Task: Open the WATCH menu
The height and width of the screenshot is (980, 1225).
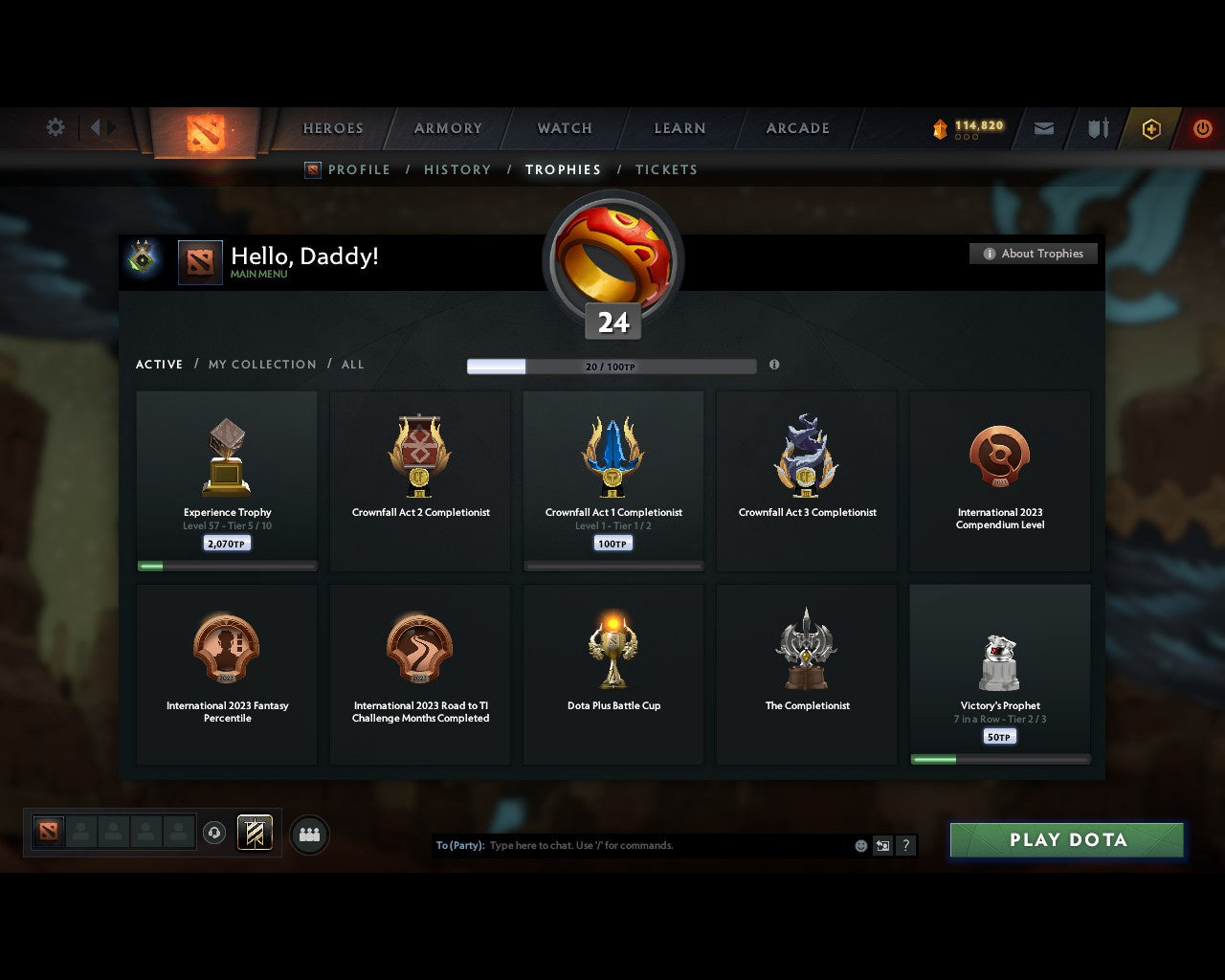Action: coord(564,127)
